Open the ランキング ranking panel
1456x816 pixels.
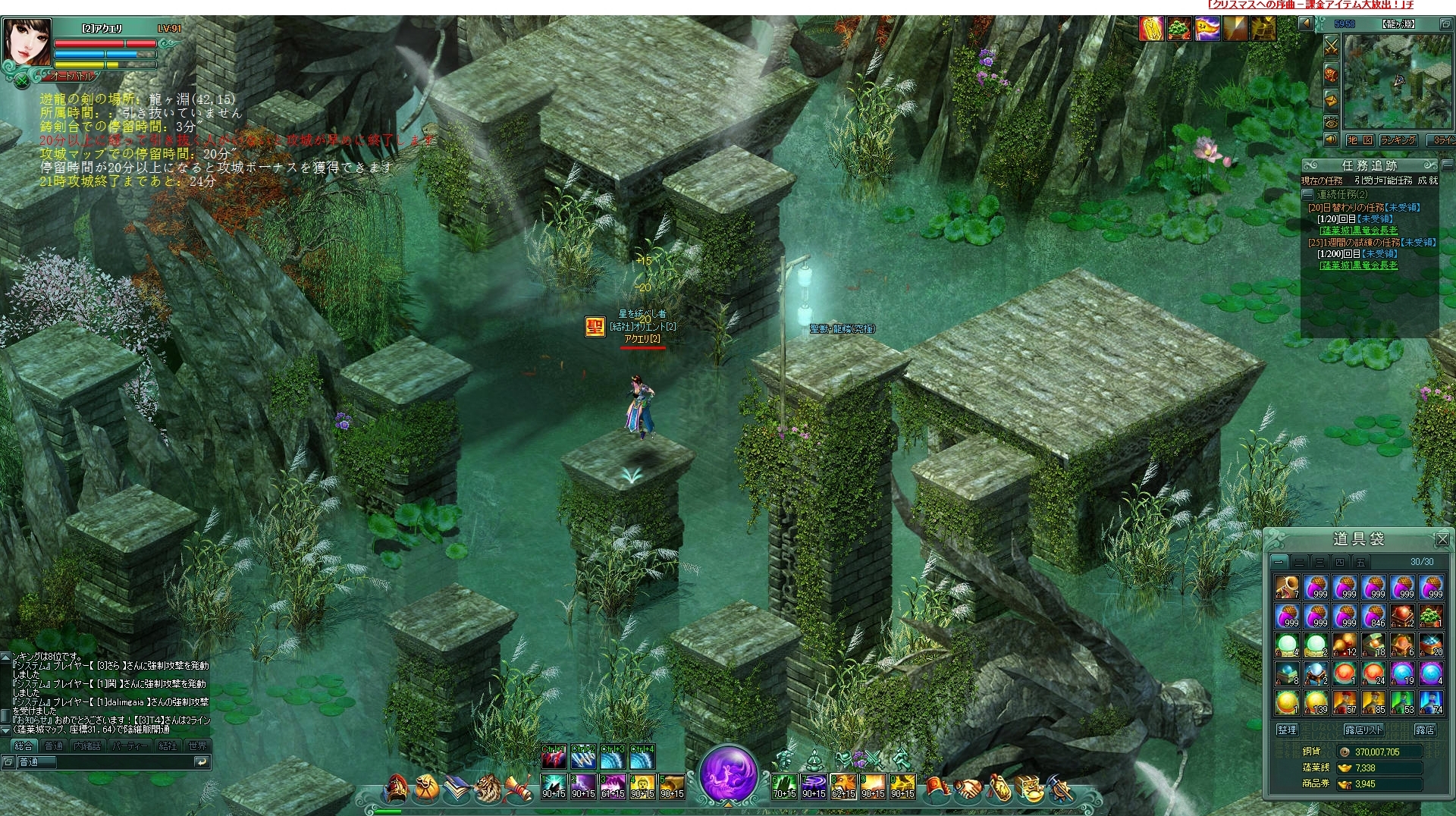(x=1398, y=140)
